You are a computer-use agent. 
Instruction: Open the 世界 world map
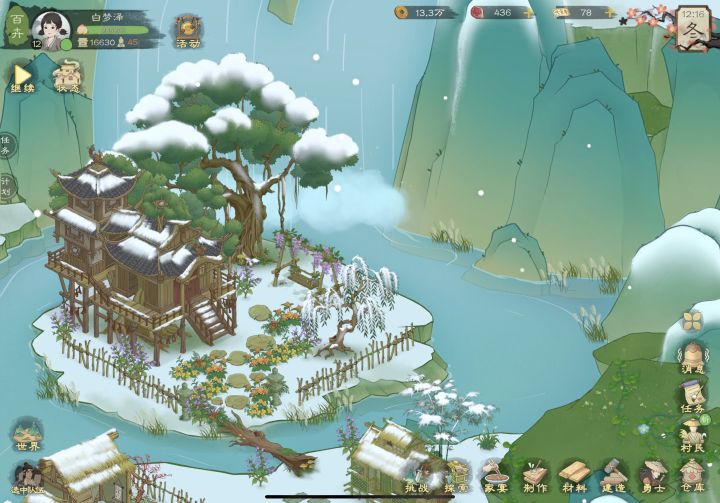[x=27, y=434]
